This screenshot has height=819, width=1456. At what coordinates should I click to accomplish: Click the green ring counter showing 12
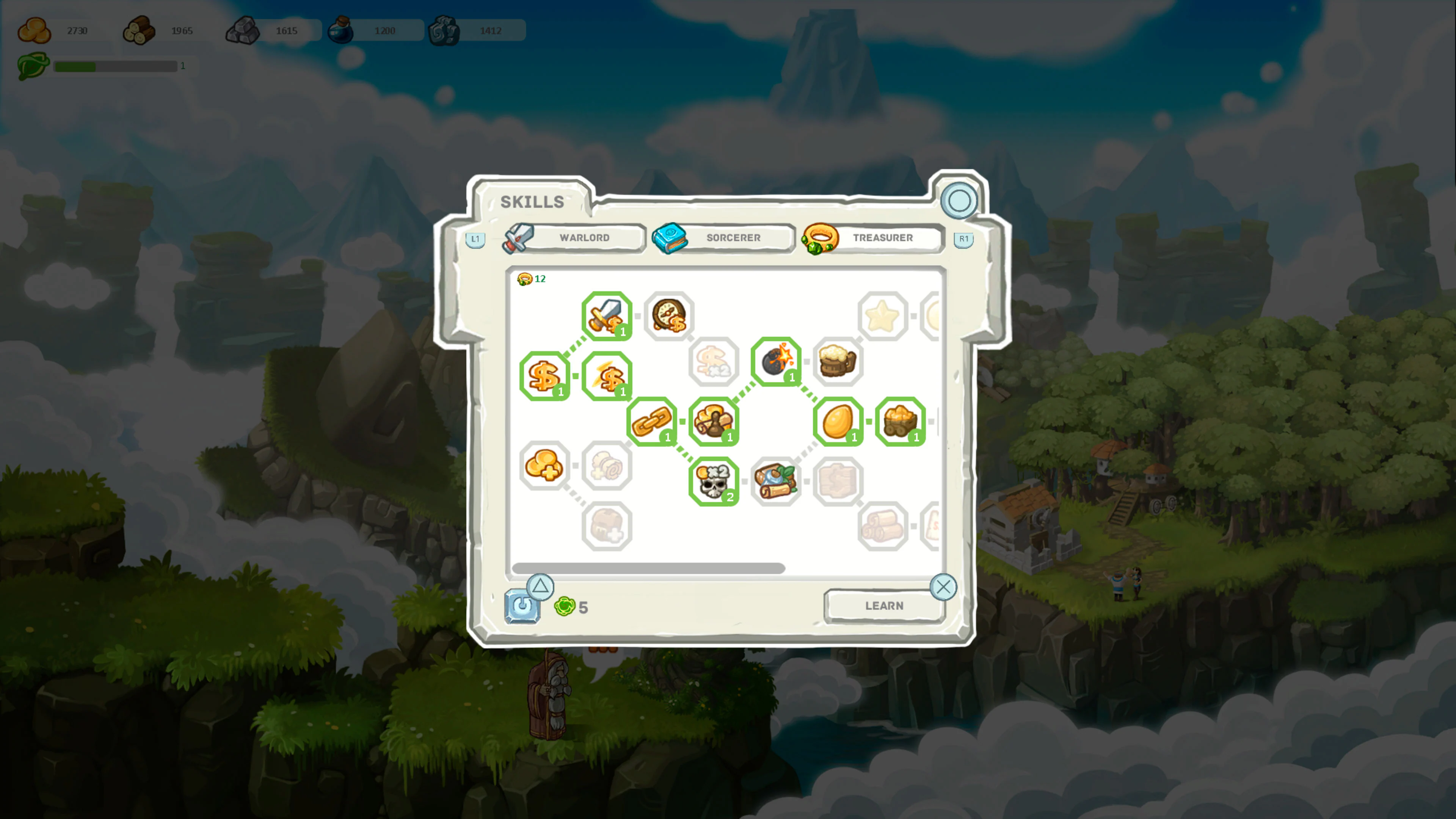[531, 278]
